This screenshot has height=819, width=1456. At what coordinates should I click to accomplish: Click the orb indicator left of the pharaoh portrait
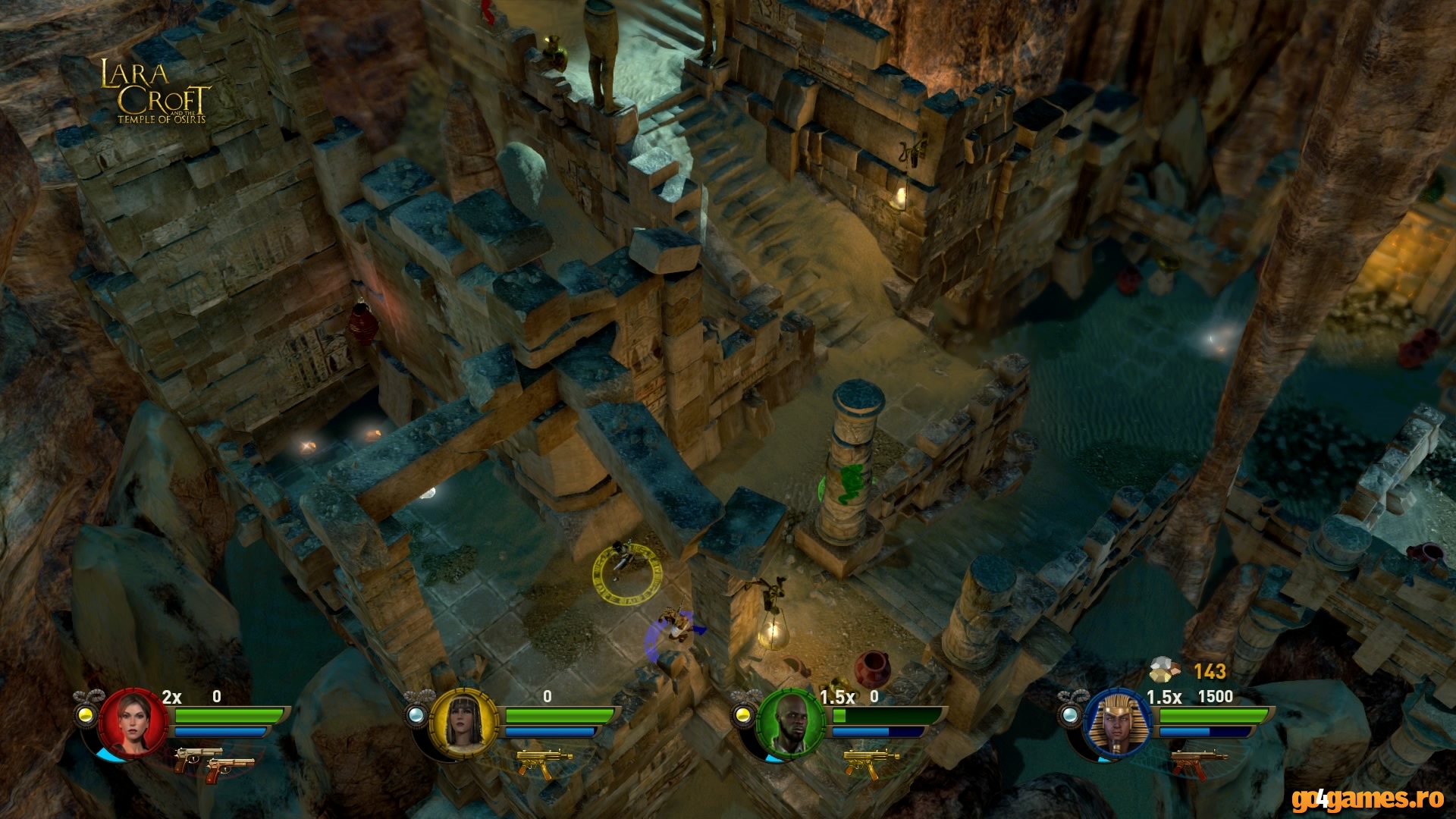point(1072,714)
